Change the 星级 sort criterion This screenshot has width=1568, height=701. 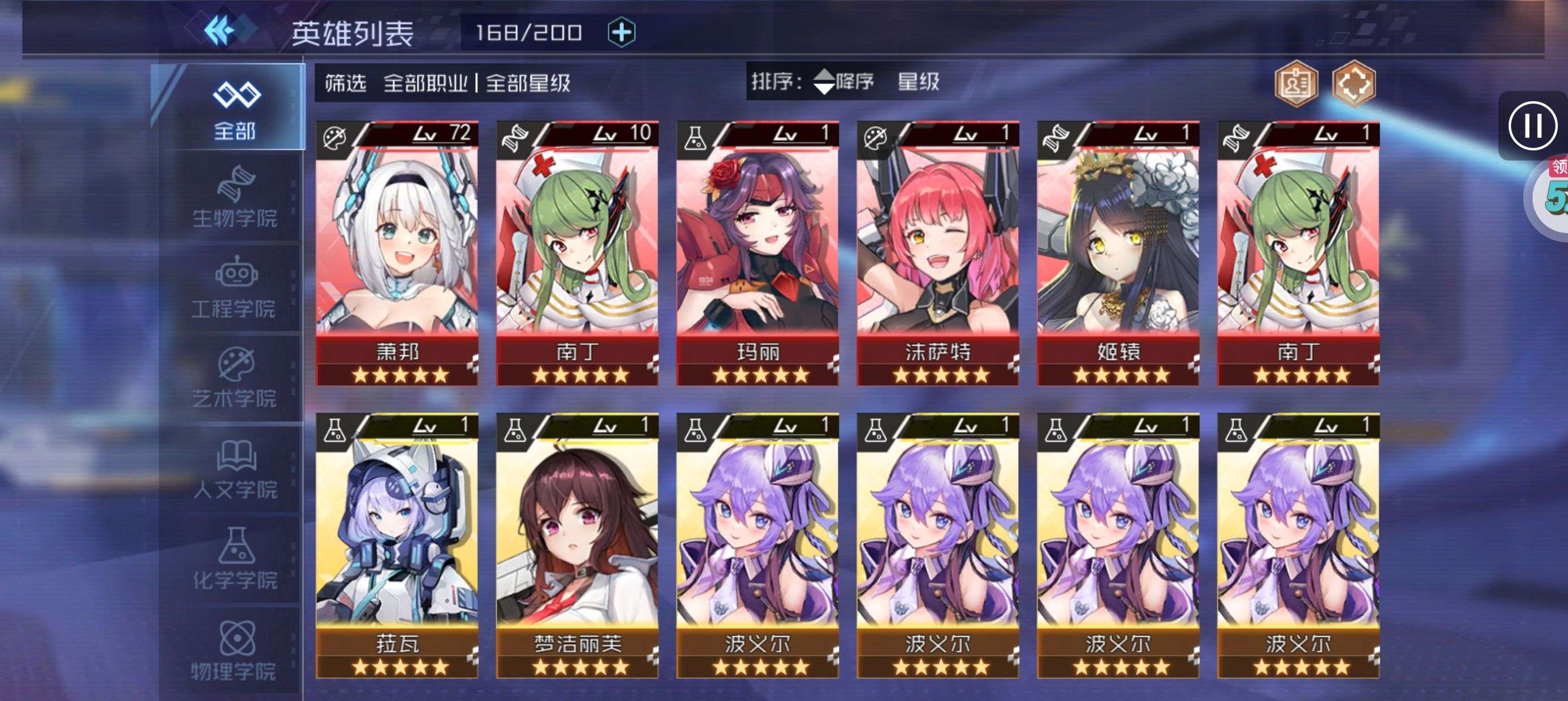918,81
